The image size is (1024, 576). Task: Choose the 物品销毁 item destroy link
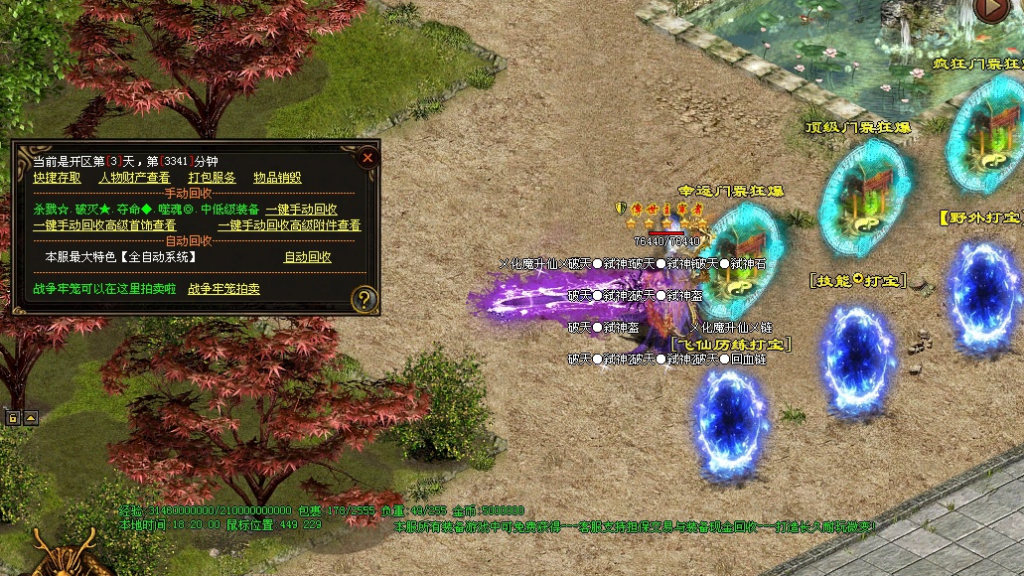tap(277, 177)
